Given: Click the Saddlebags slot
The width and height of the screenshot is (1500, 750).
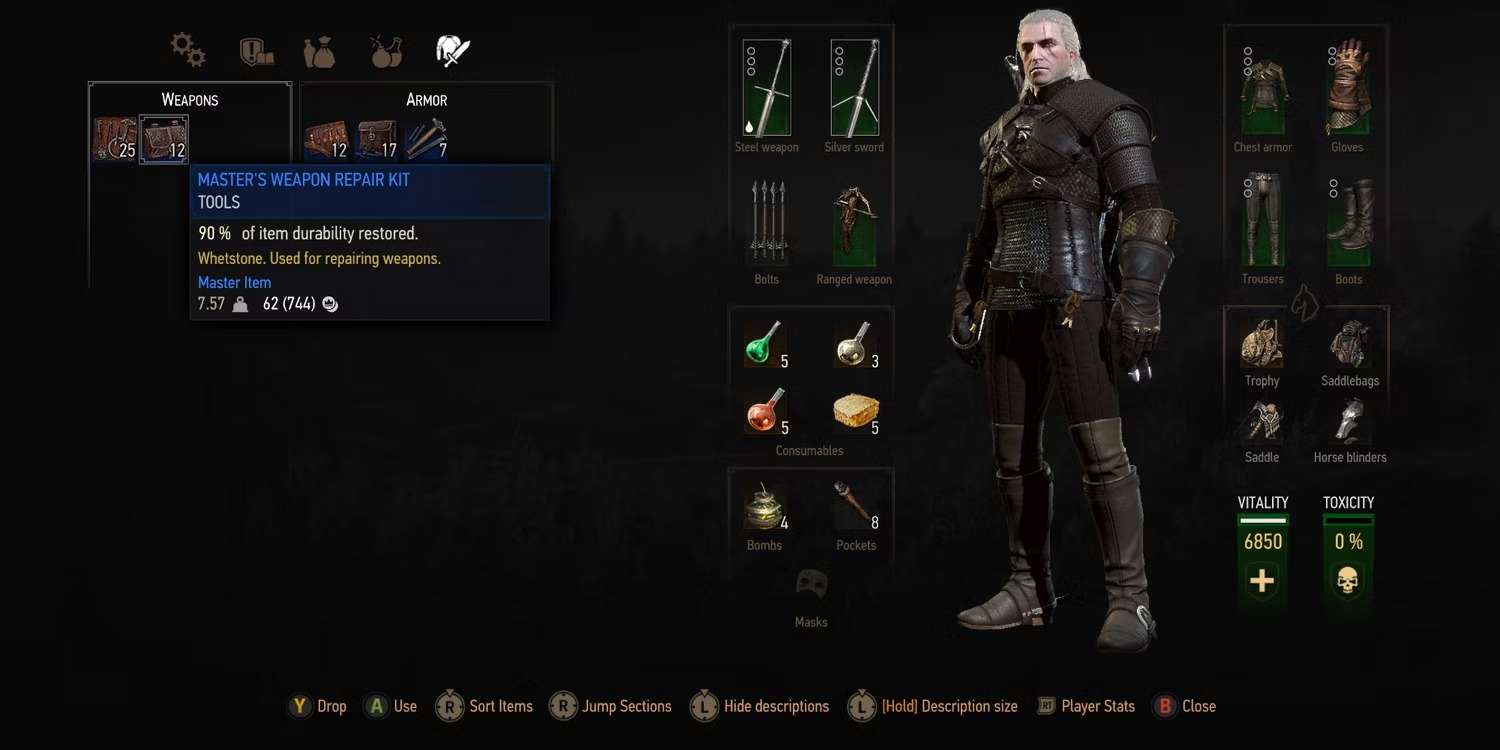Looking at the screenshot, I should click(1349, 345).
